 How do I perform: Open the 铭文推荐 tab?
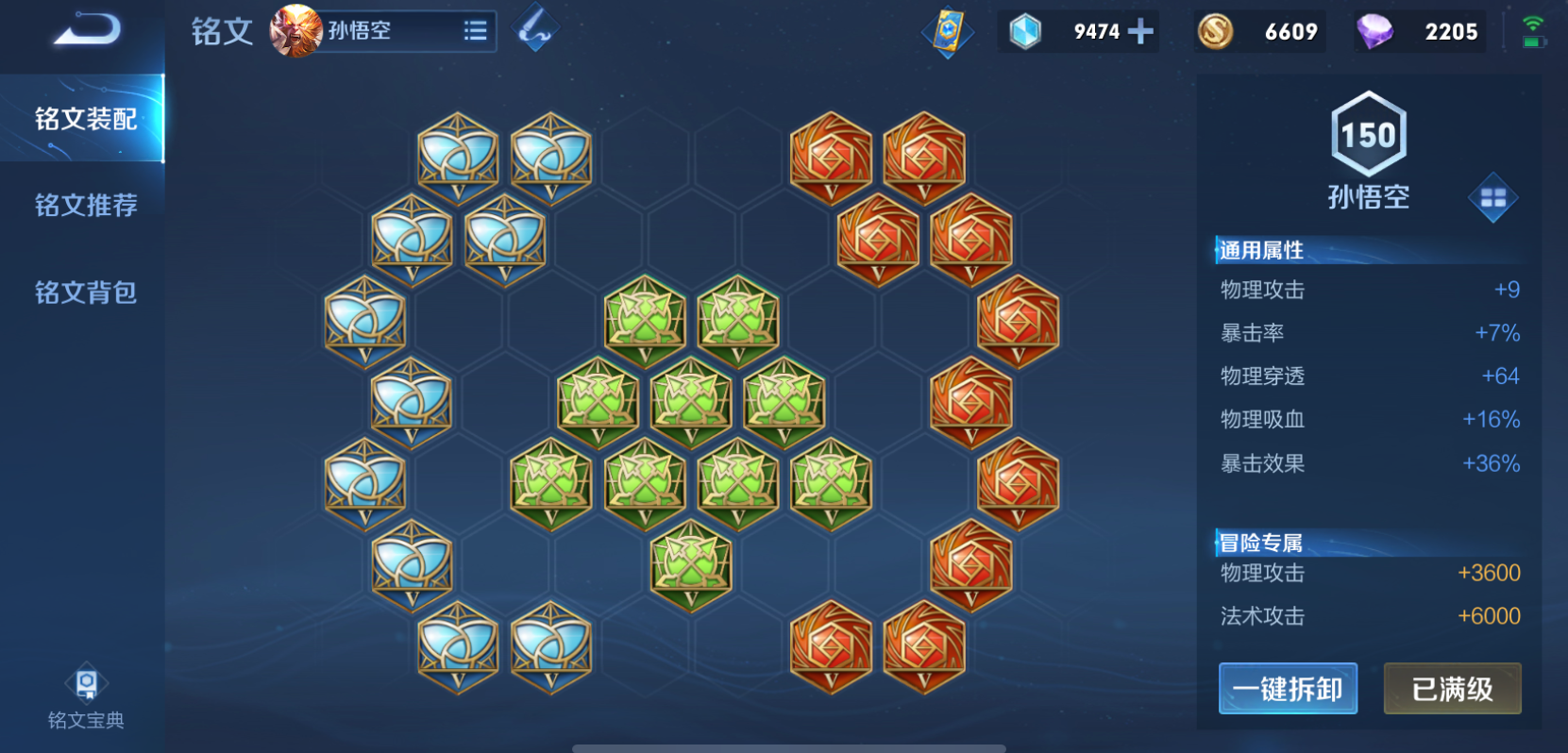pyautogui.click(x=86, y=205)
